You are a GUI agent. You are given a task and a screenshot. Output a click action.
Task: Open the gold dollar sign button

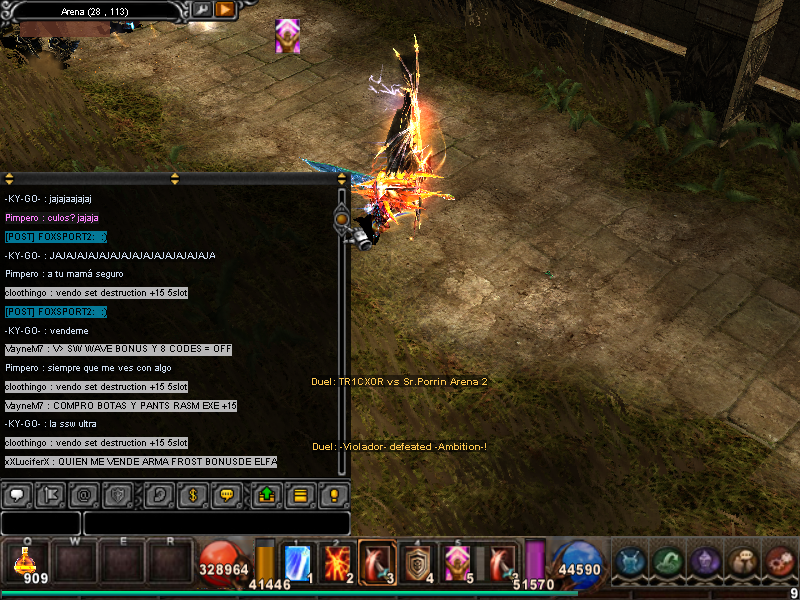193,494
